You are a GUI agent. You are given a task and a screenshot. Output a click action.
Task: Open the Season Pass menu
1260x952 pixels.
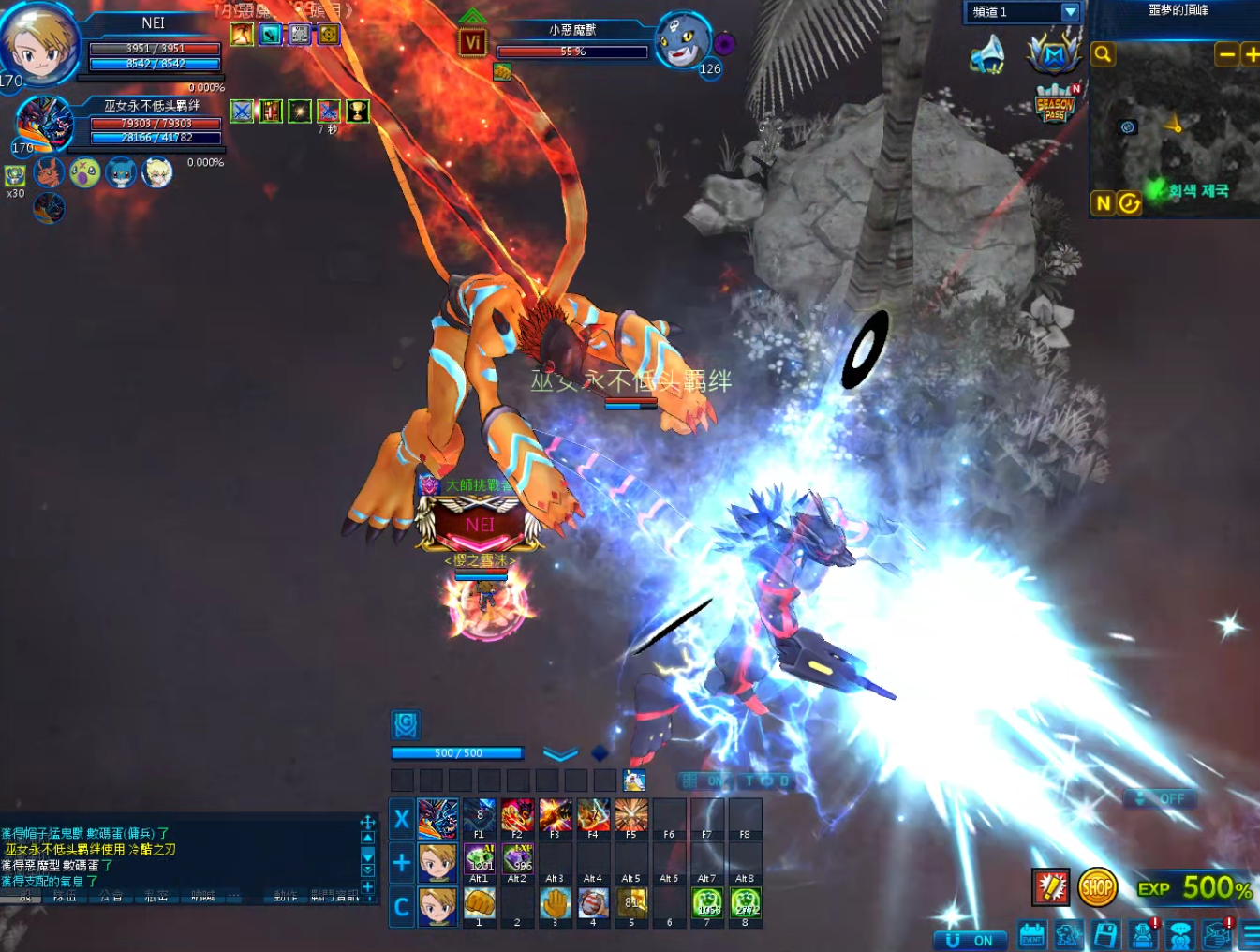[1055, 104]
